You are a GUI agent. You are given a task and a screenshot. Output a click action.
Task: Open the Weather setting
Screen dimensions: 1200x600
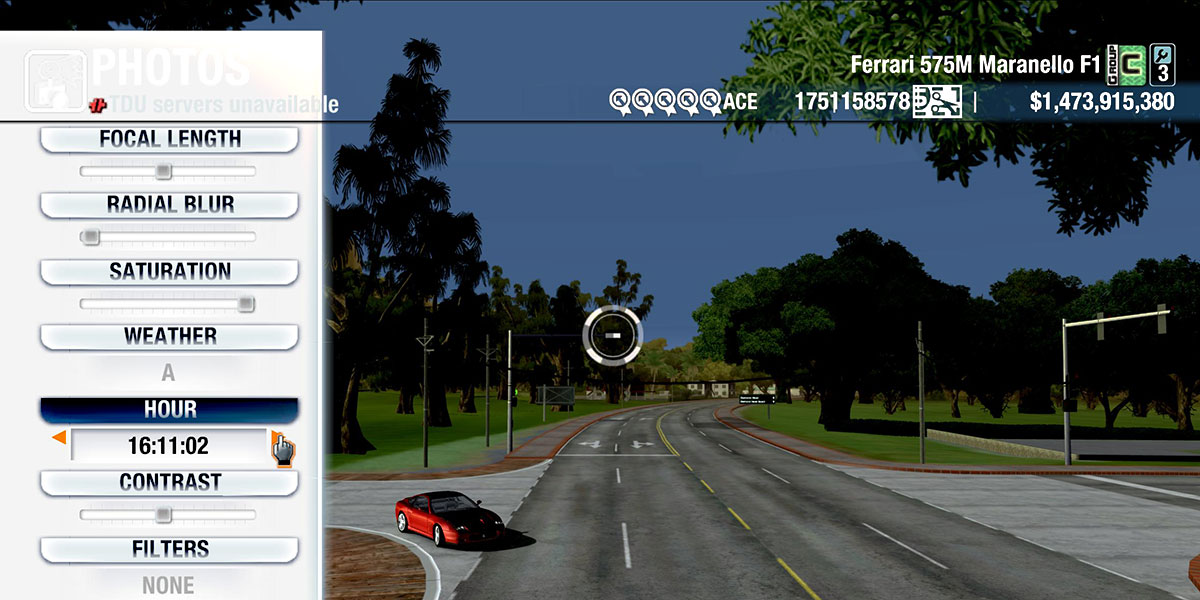tap(169, 337)
